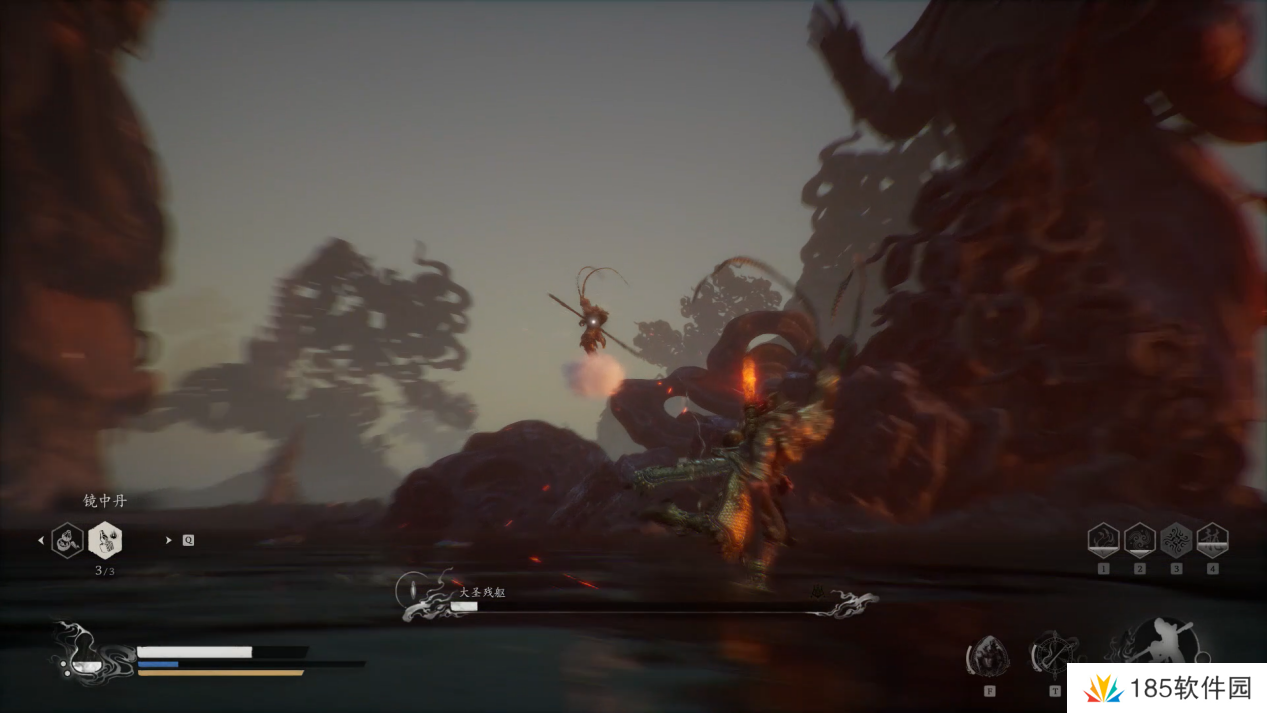Trigger the calligraphy character spell hexagon
This screenshot has height=713, width=1267.
pos(1212,540)
